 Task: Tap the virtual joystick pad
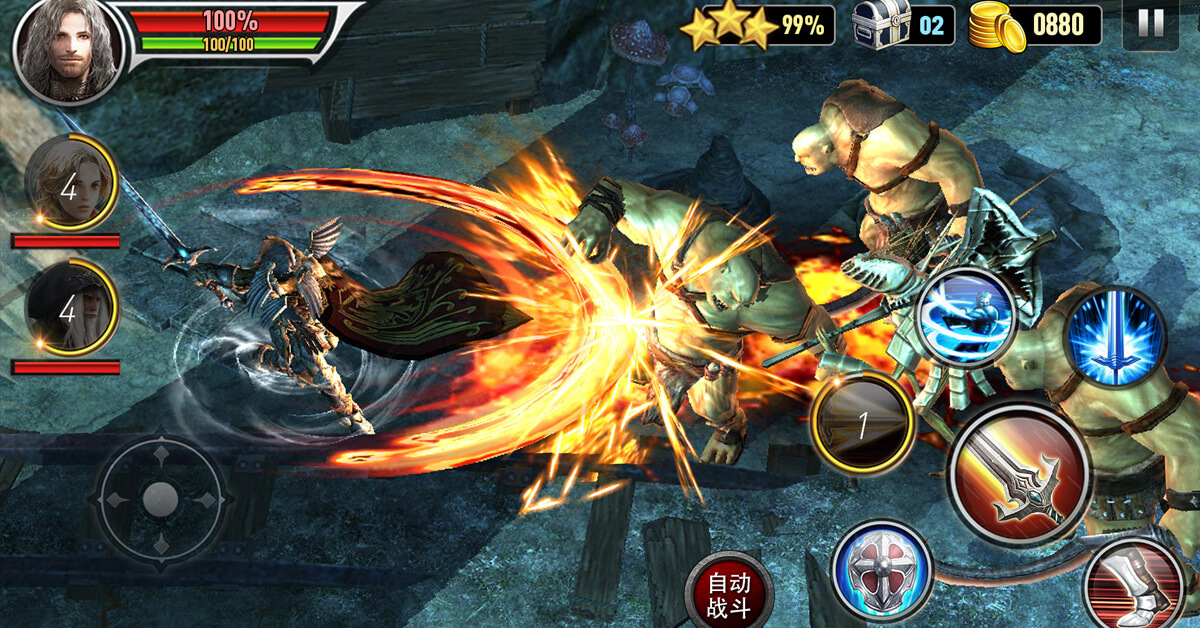(x=161, y=497)
